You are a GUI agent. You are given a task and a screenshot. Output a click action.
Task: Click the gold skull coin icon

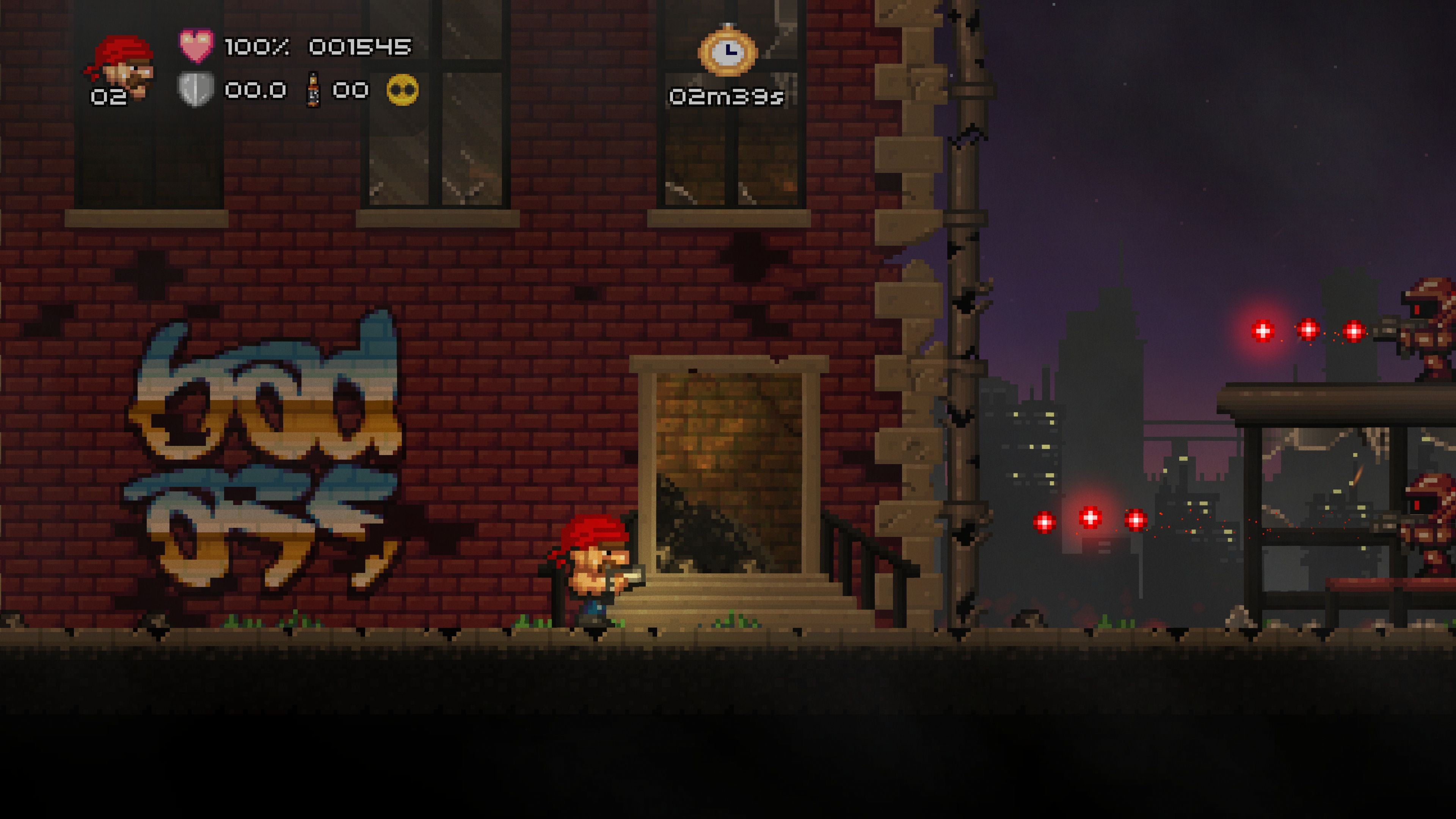point(402,90)
